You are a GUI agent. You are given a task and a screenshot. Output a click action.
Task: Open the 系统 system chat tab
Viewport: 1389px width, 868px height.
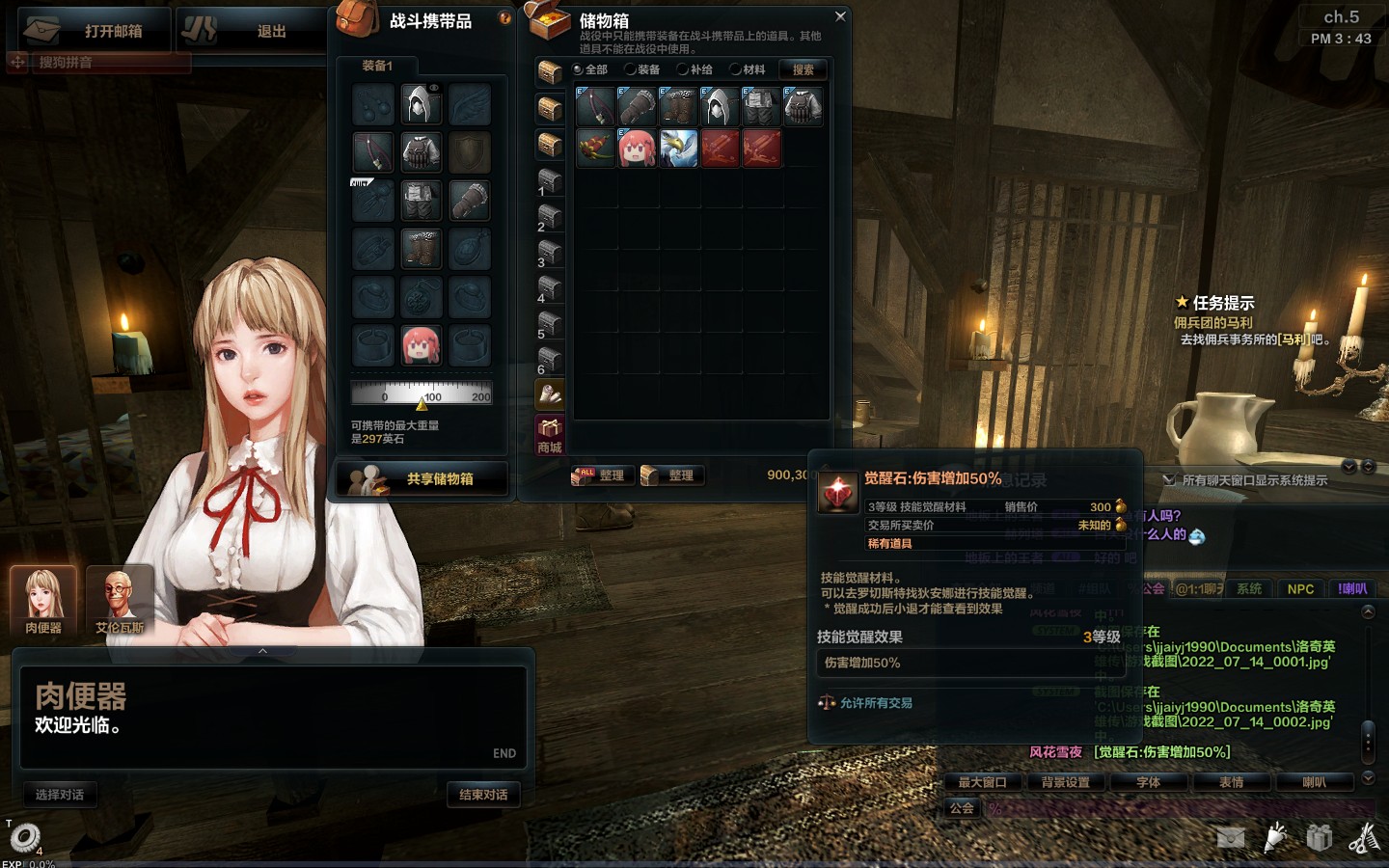(x=1249, y=588)
